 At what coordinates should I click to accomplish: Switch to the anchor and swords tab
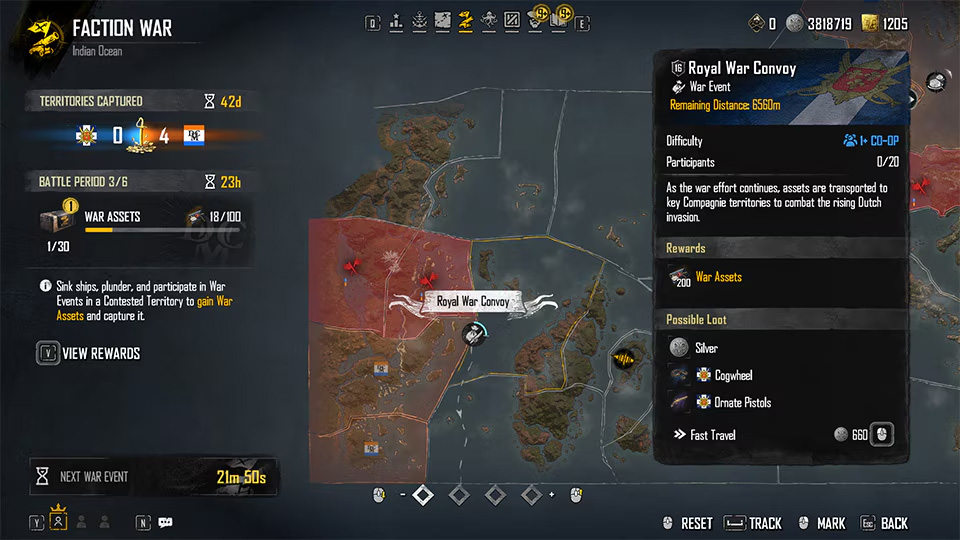coord(419,19)
